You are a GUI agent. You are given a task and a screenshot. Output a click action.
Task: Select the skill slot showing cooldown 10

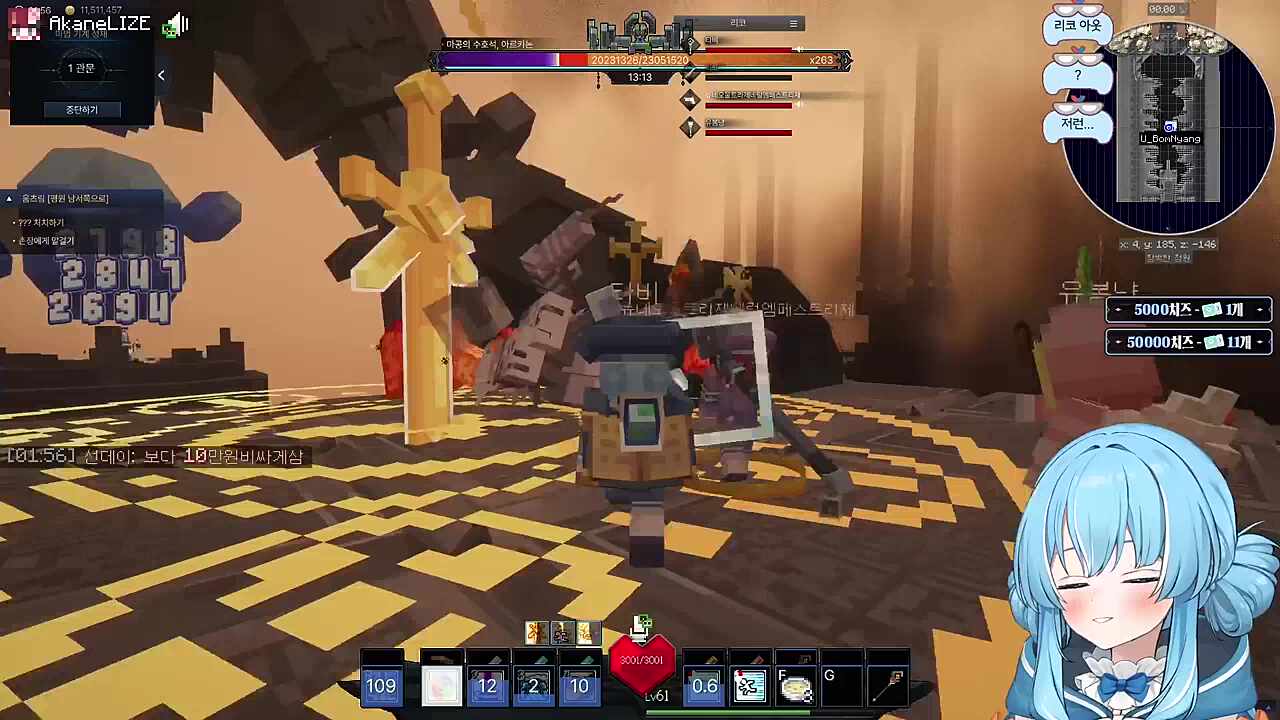(x=580, y=685)
